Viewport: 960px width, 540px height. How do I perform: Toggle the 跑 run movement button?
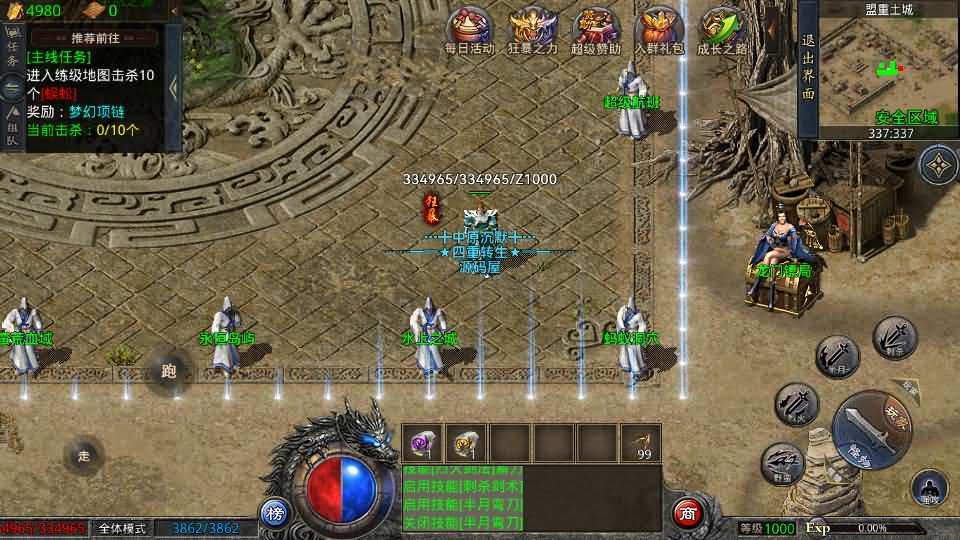[168, 372]
